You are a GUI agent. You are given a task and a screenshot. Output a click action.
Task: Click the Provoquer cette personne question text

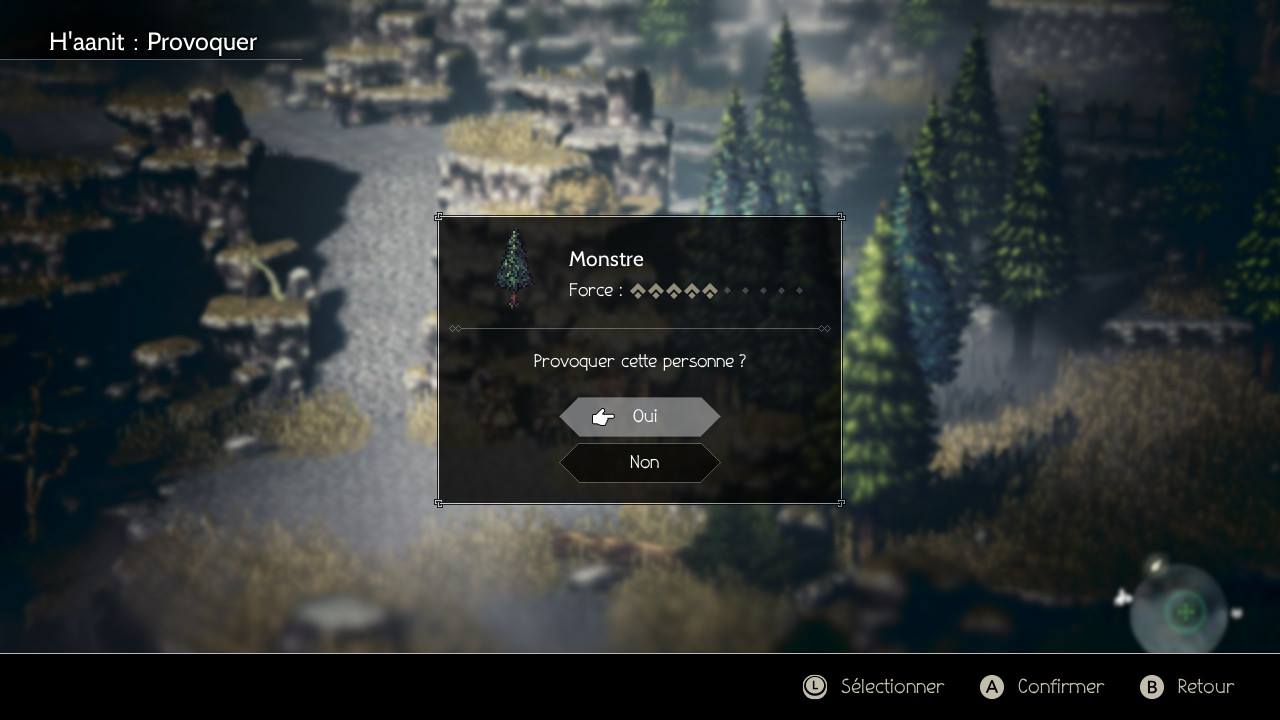click(640, 361)
